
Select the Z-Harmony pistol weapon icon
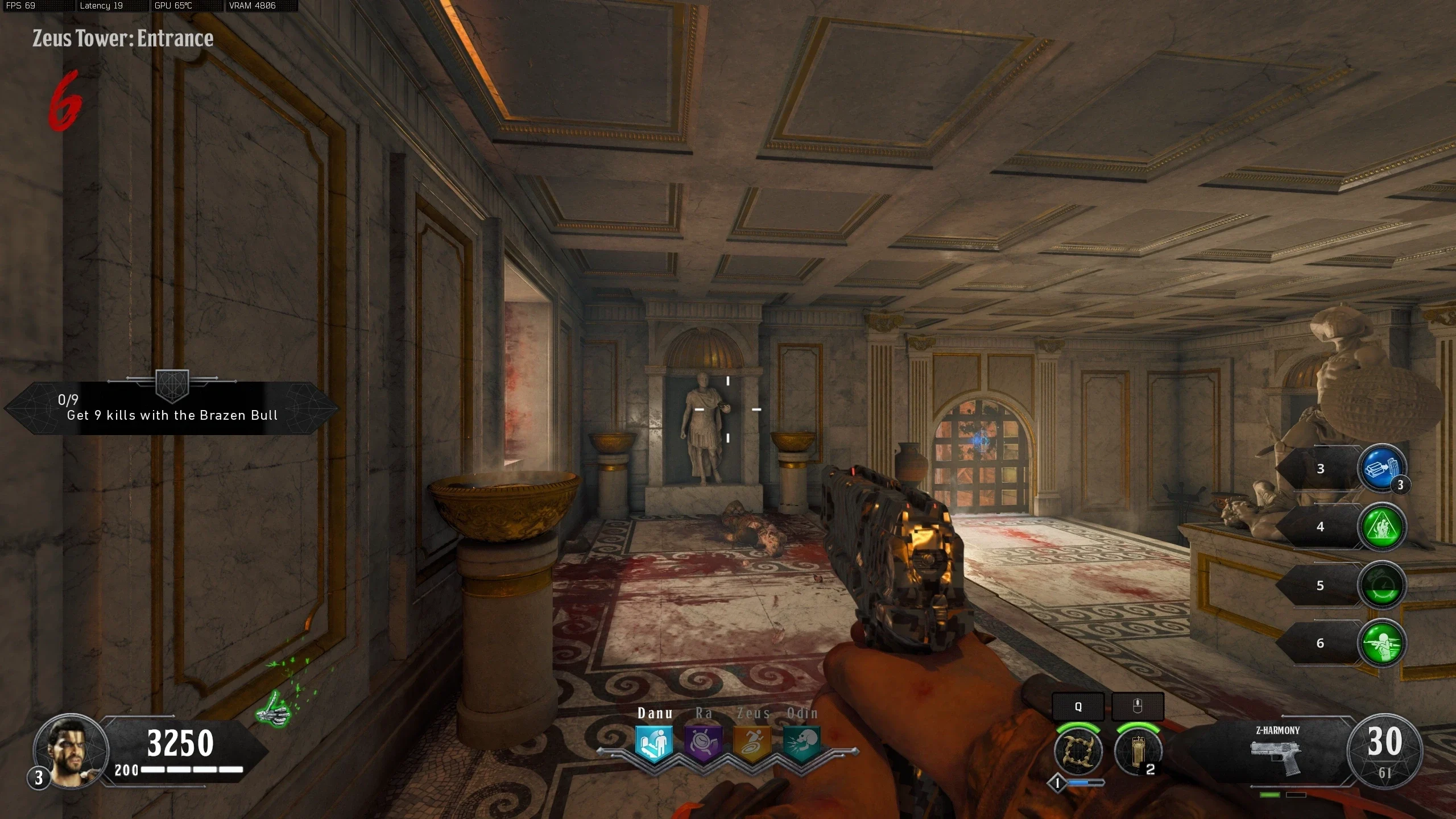[1276, 756]
